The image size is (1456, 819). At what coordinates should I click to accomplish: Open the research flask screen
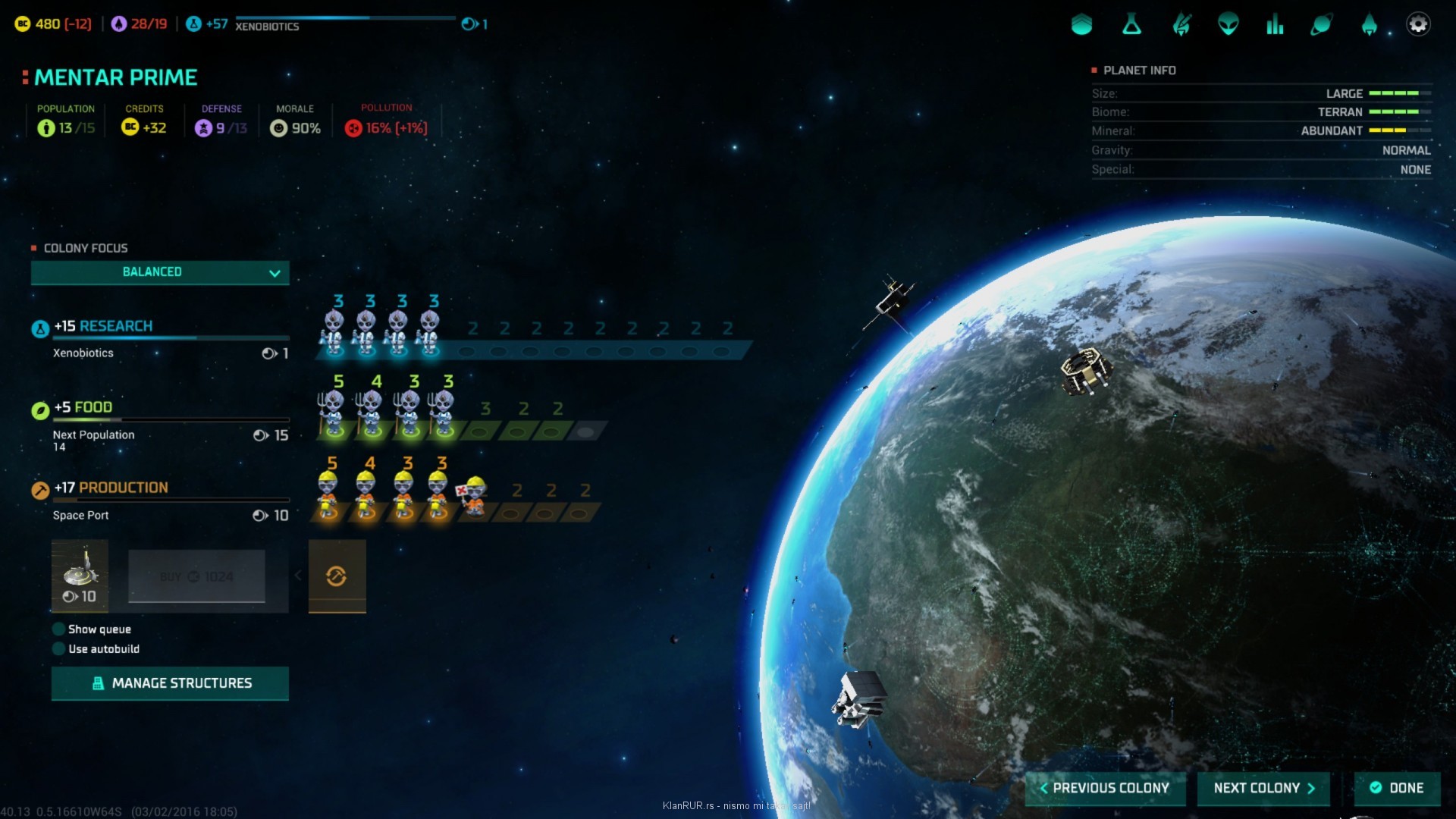click(x=1131, y=25)
